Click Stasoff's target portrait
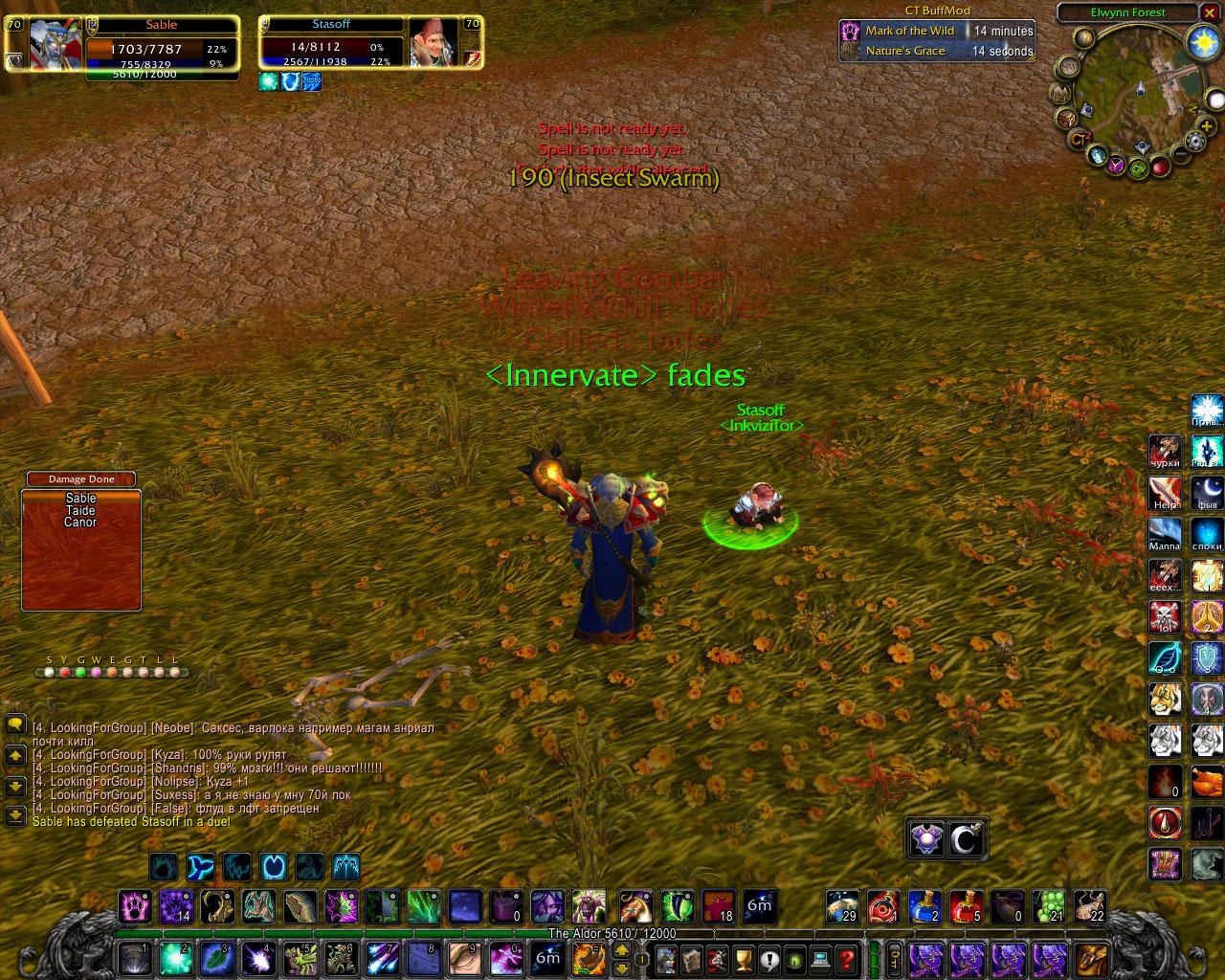The image size is (1225, 980). point(434,43)
